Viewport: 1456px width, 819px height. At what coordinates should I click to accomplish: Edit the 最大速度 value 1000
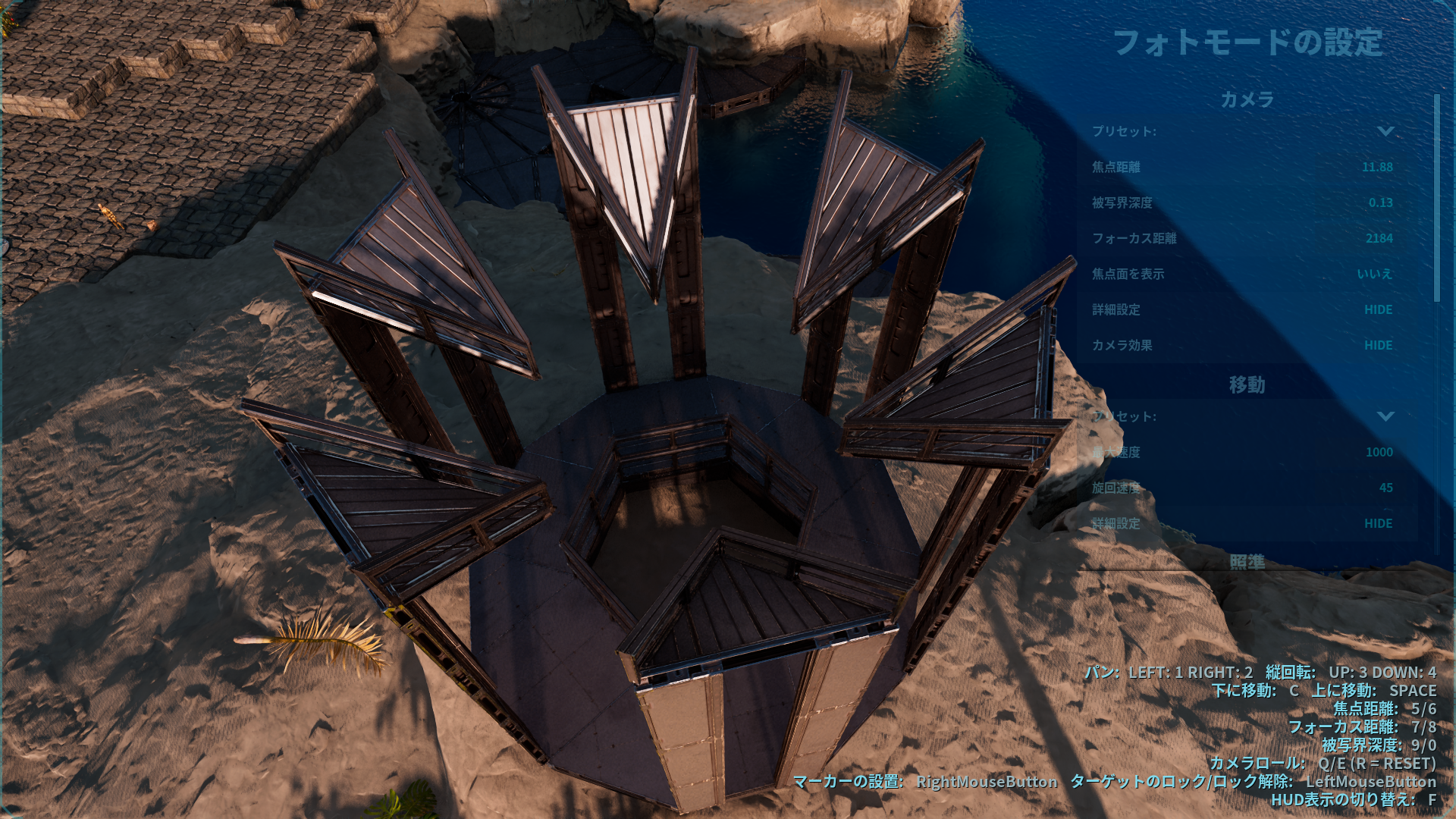[x=1380, y=452]
